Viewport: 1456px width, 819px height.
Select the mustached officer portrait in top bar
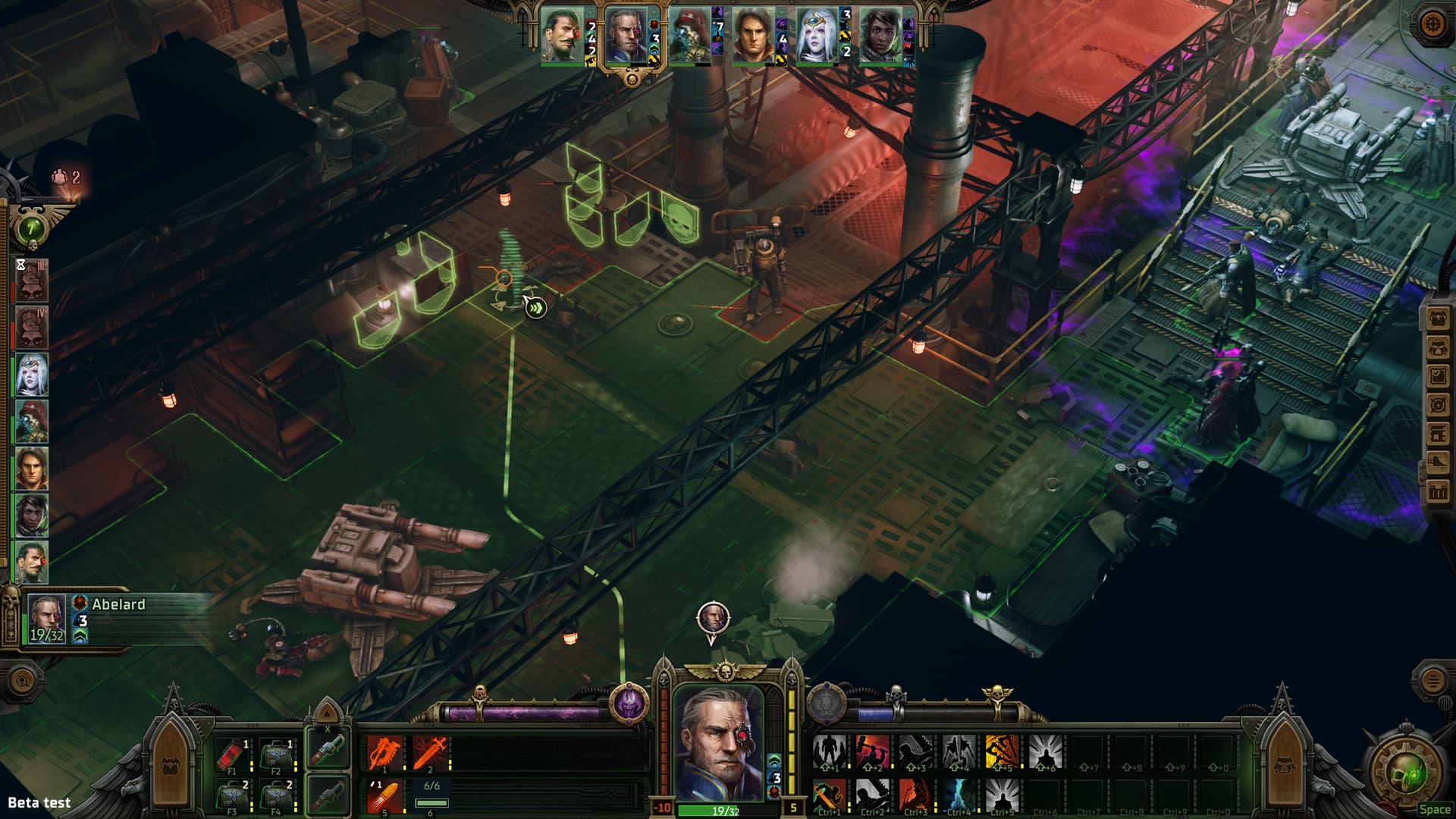[562, 36]
